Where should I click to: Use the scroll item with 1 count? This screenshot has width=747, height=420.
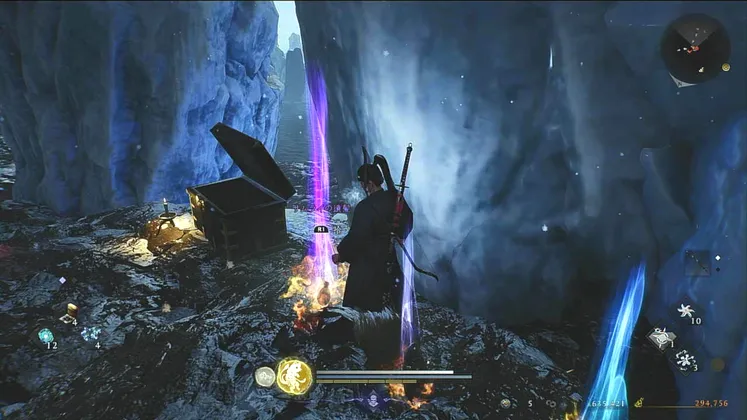[661, 338]
